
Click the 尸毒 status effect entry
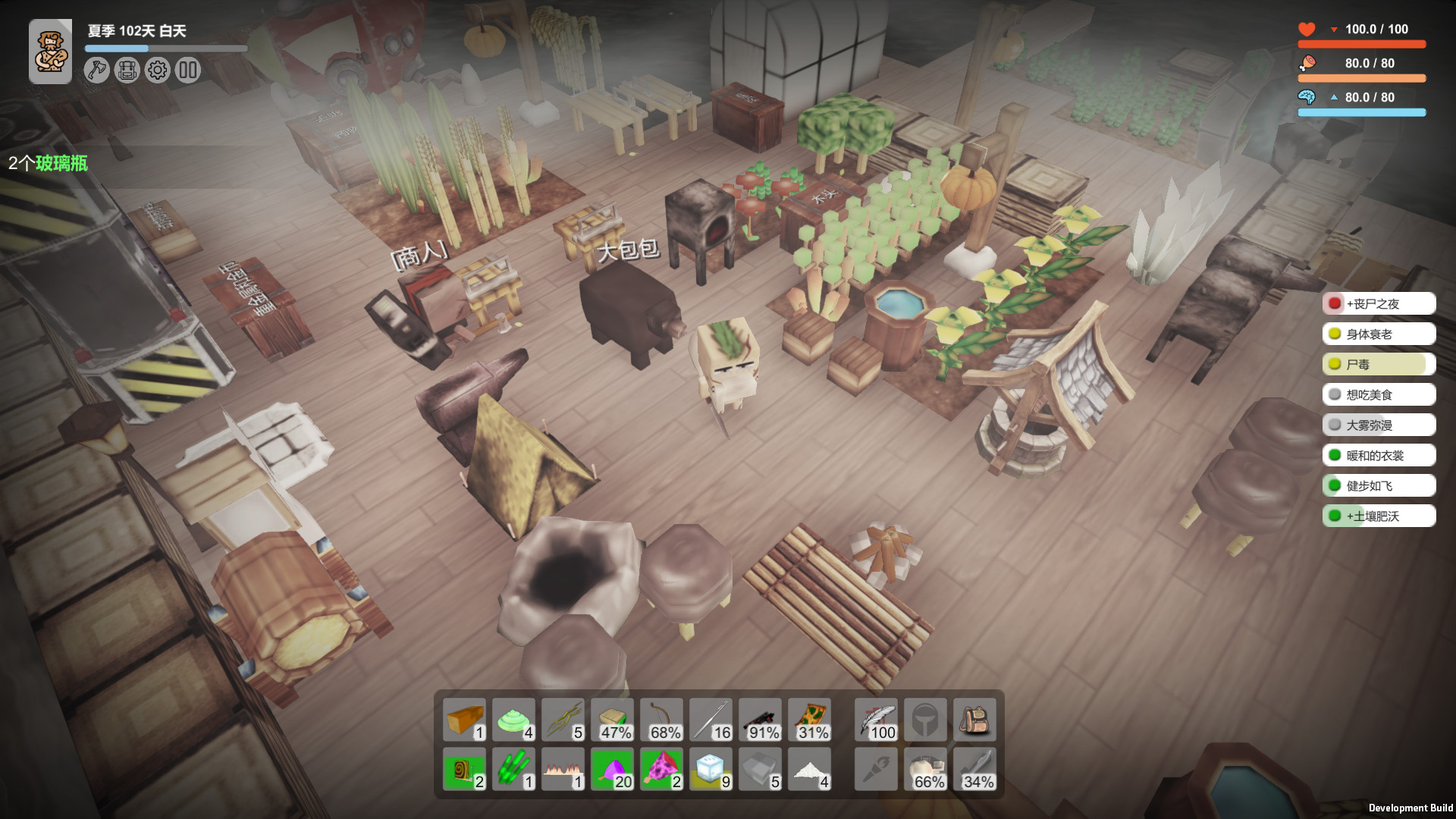tap(1377, 364)
